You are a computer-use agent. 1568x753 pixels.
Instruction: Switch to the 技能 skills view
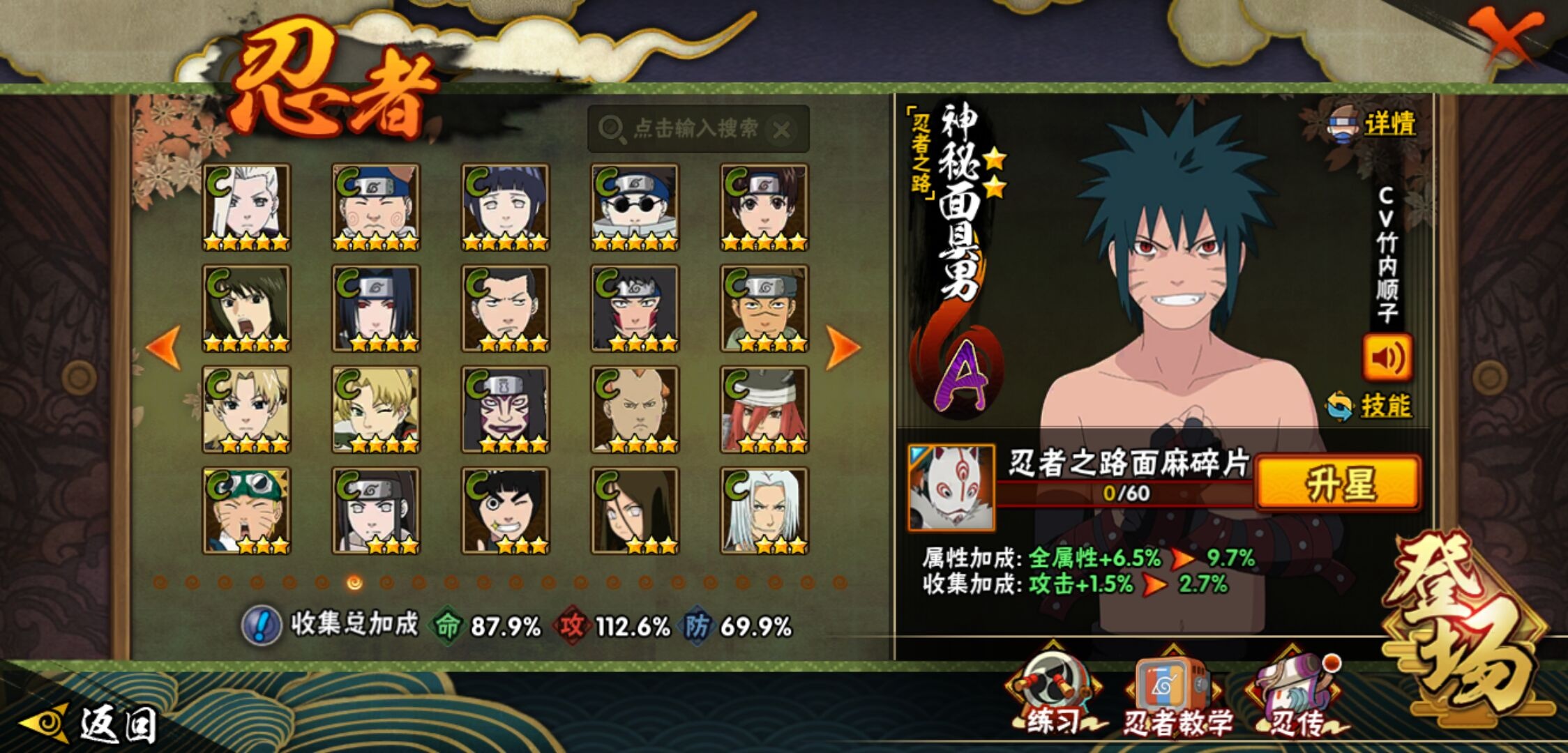pyautogui.click(x=1385, y=406)
